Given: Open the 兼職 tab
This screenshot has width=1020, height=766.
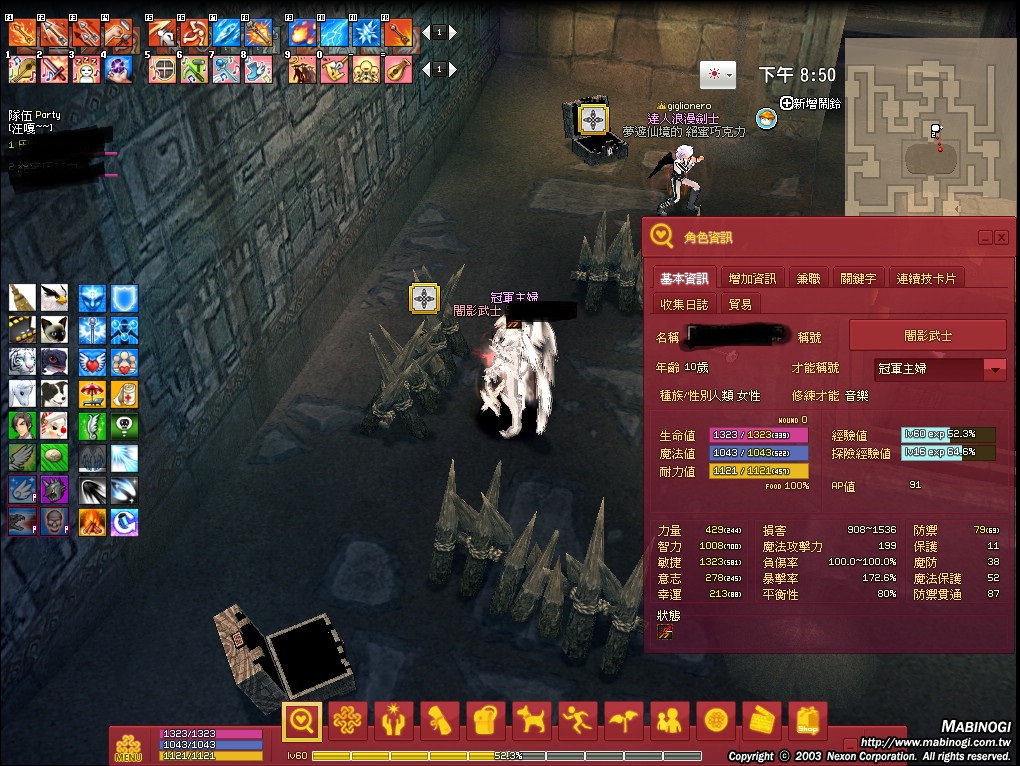Looking at the screenshot, I should pyautogui.click(x=808, y=278).
